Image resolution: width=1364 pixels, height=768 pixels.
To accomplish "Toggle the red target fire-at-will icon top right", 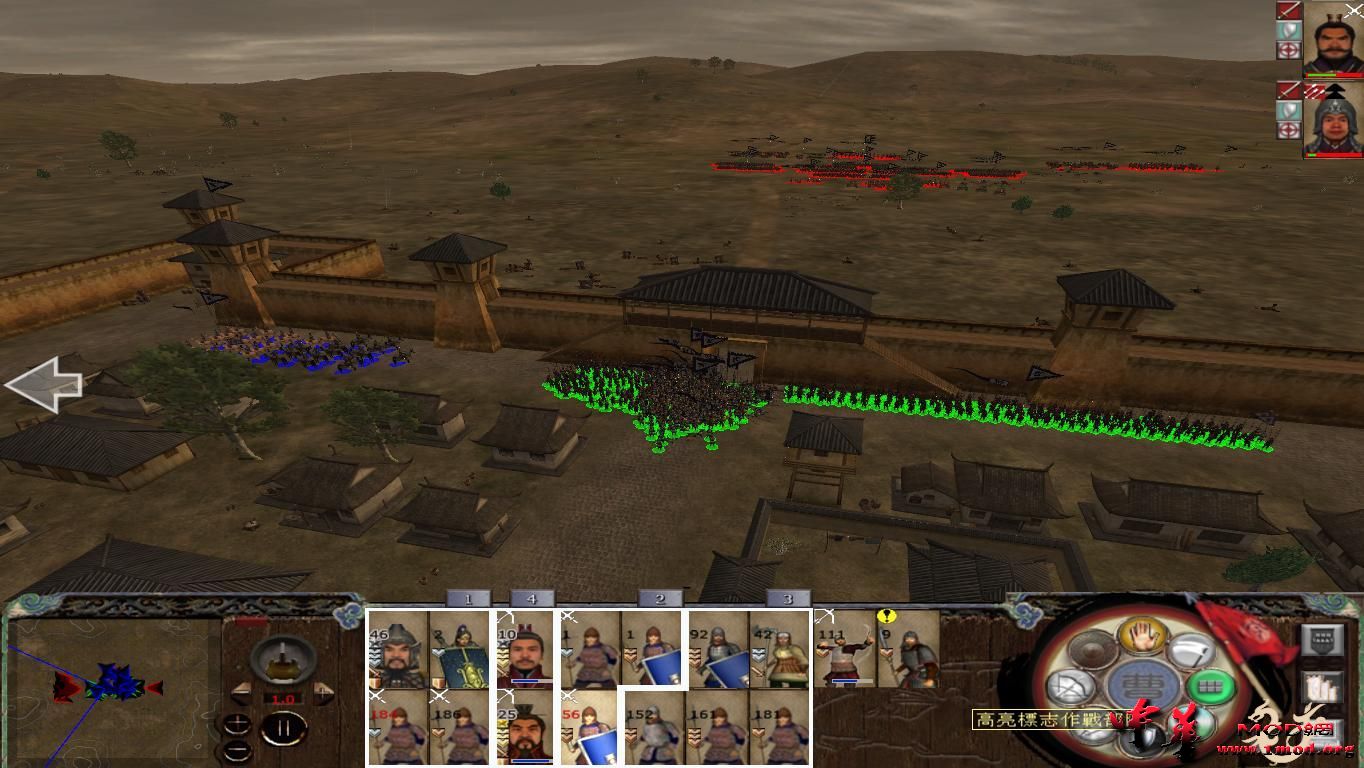I will (x=1289, y=50).
